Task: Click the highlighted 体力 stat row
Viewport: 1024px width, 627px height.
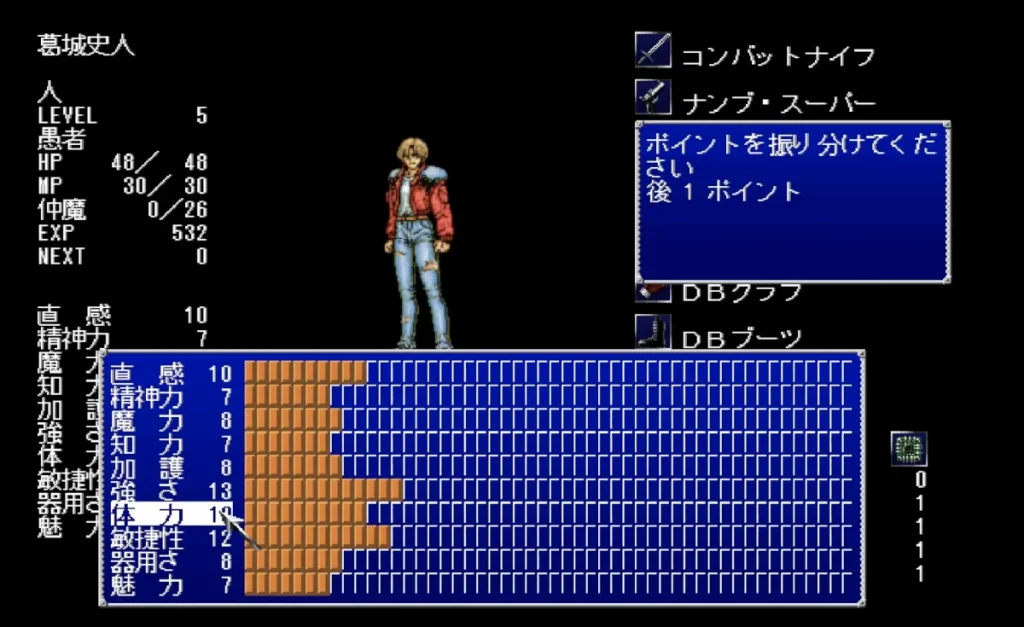Action: [170, 514]
